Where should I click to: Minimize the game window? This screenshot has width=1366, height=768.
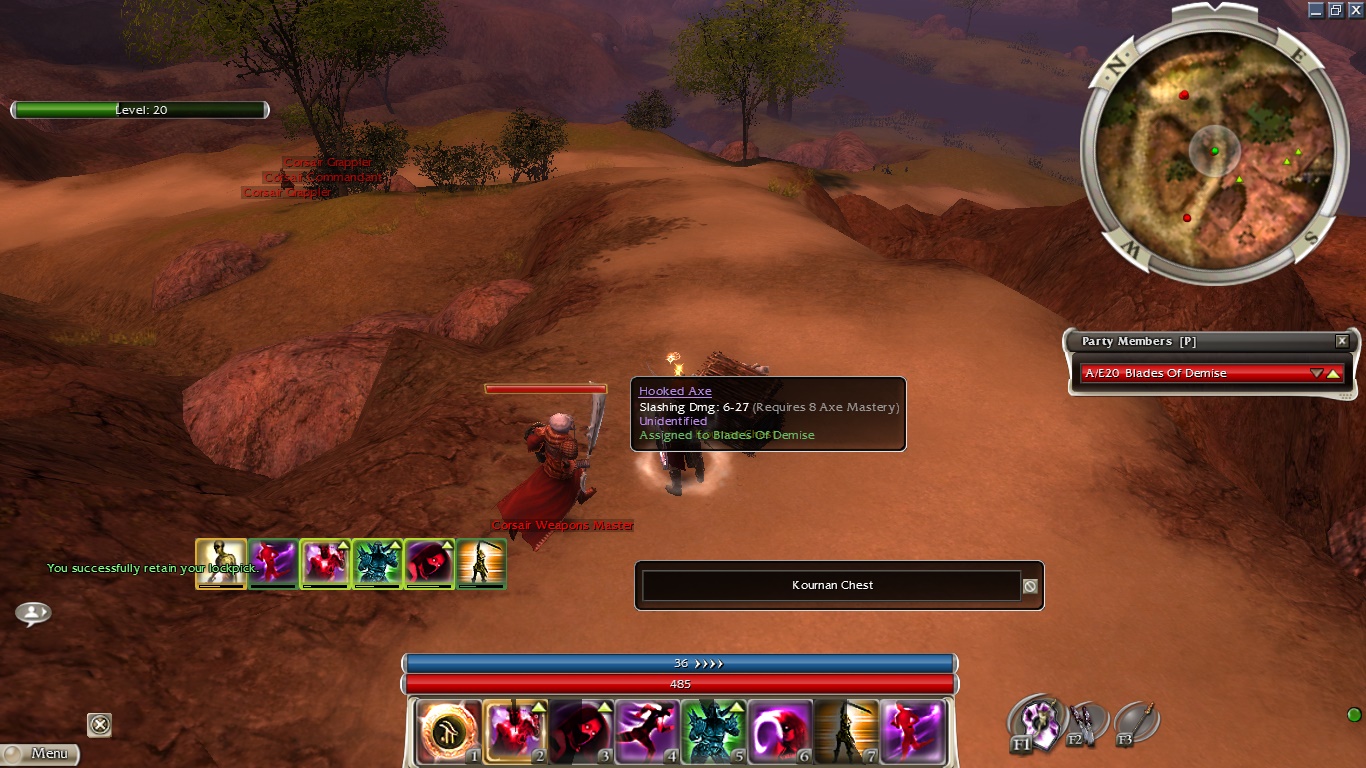point(1315,9)
